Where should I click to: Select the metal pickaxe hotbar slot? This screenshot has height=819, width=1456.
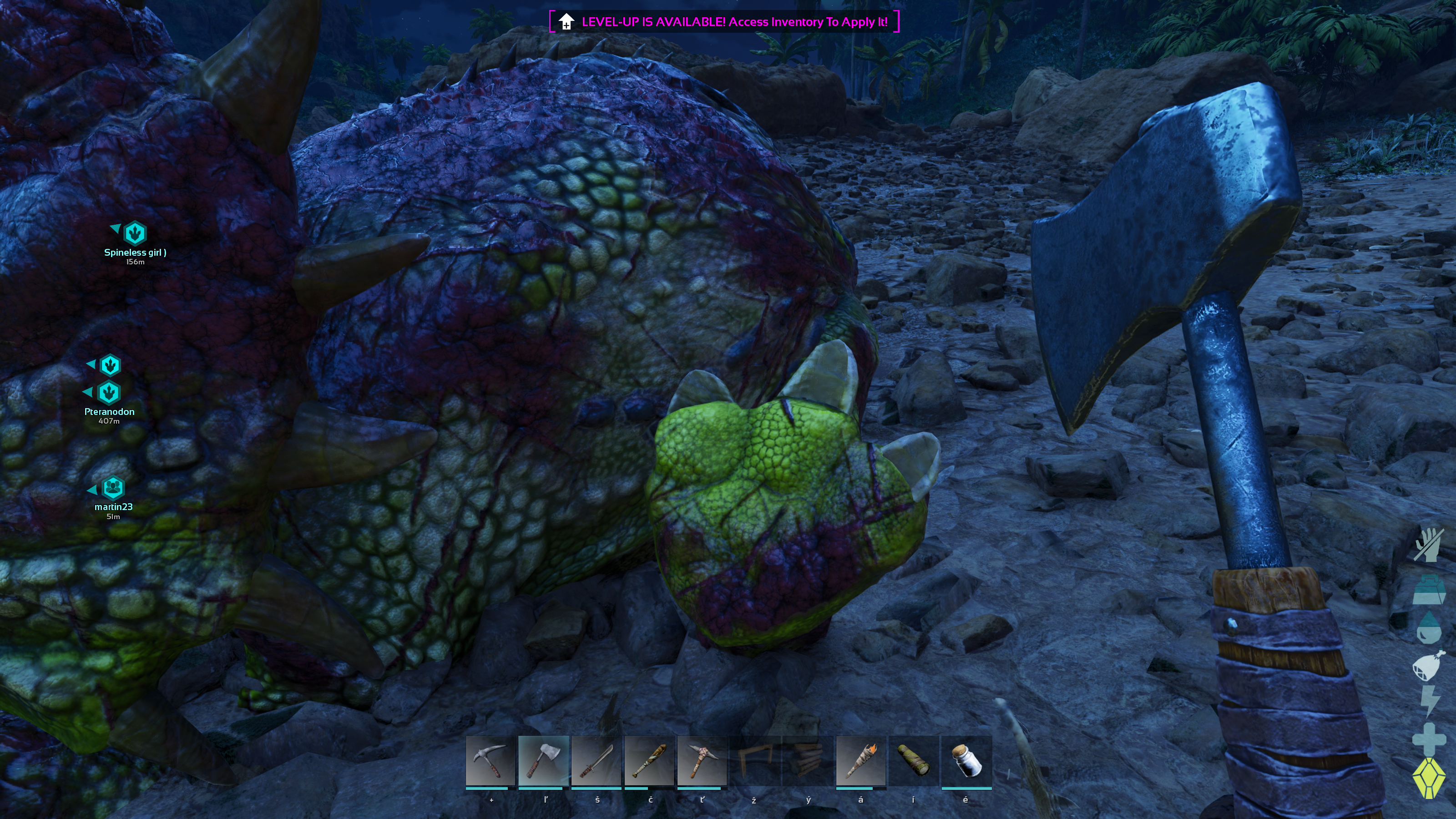tap(490, 761)
